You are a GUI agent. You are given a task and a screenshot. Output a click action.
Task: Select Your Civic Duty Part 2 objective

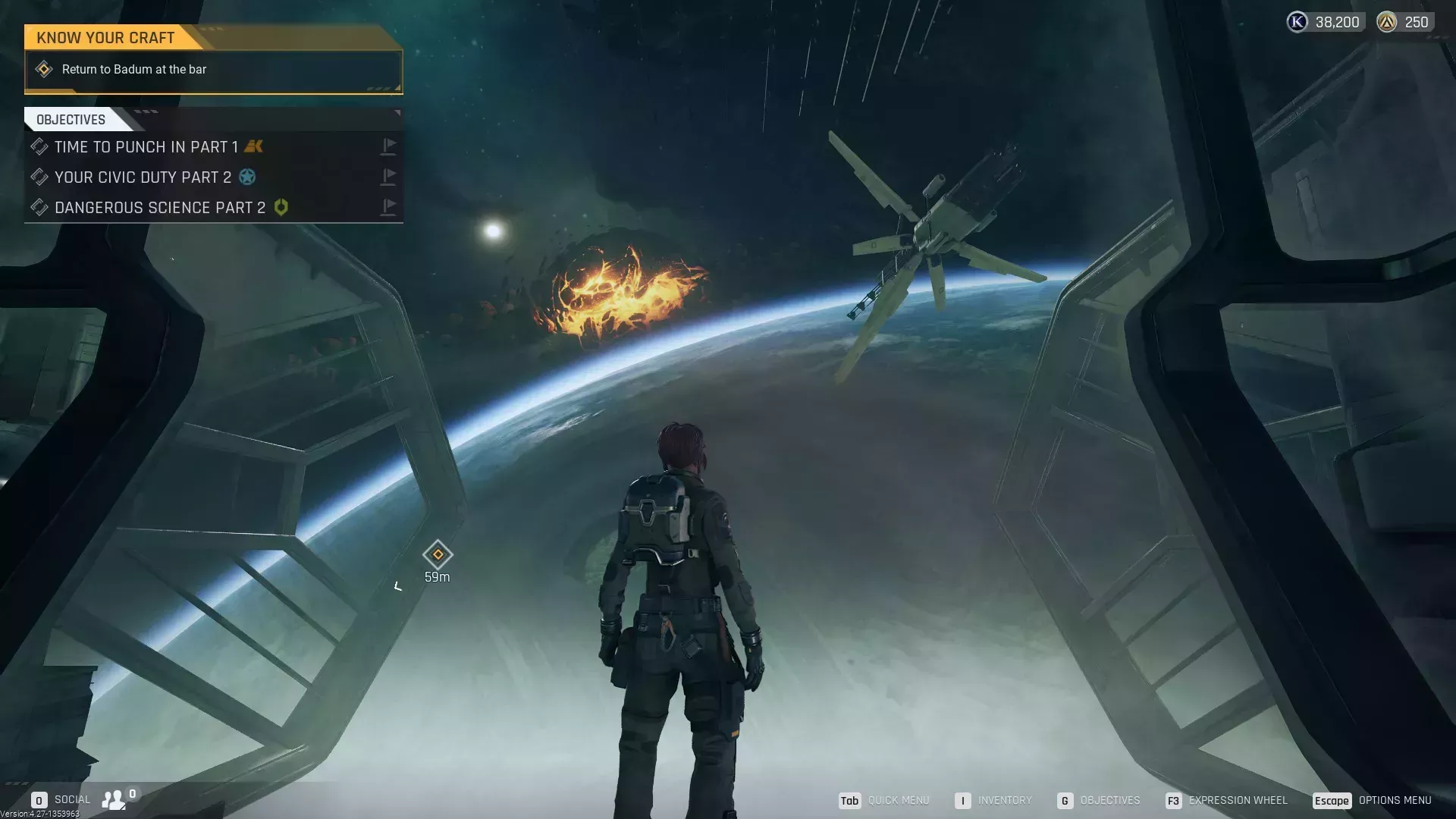click(x=143, y=177)
